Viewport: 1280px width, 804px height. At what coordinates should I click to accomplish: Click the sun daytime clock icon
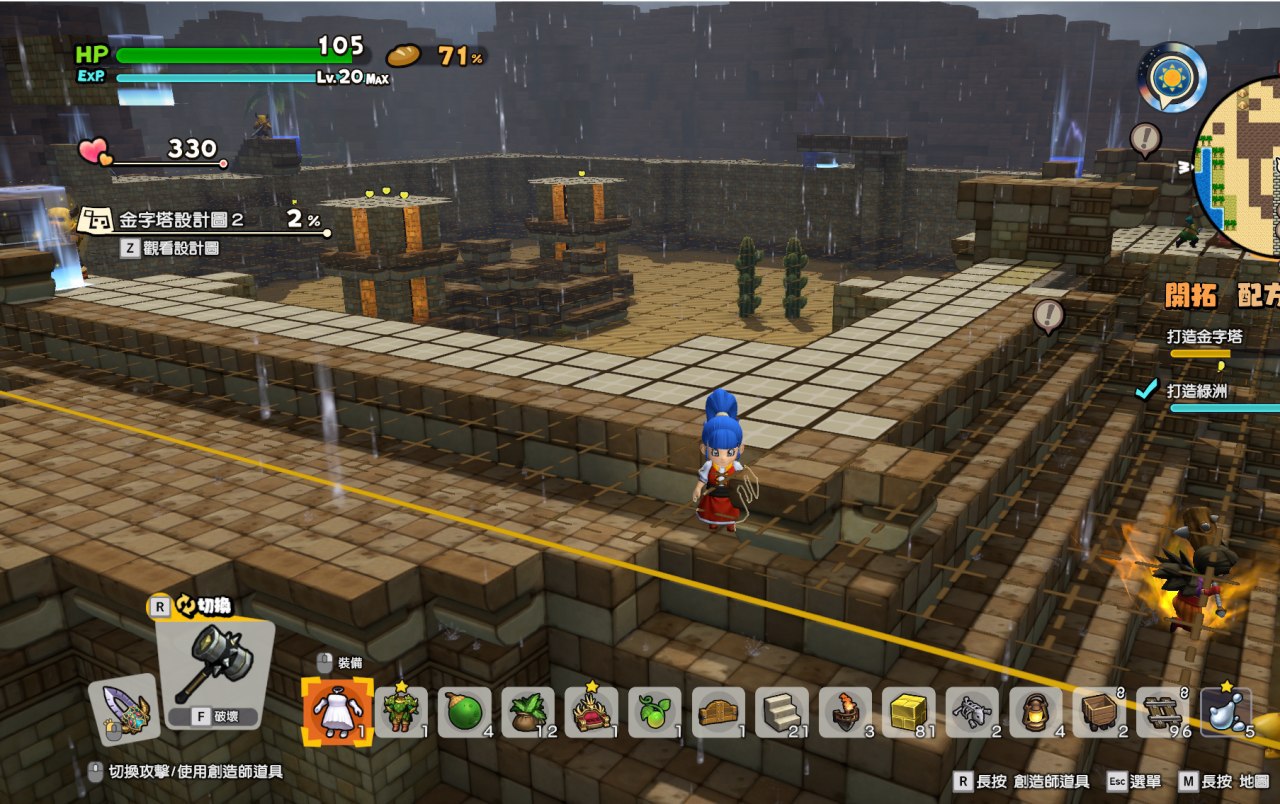[x=1171, y=76]
